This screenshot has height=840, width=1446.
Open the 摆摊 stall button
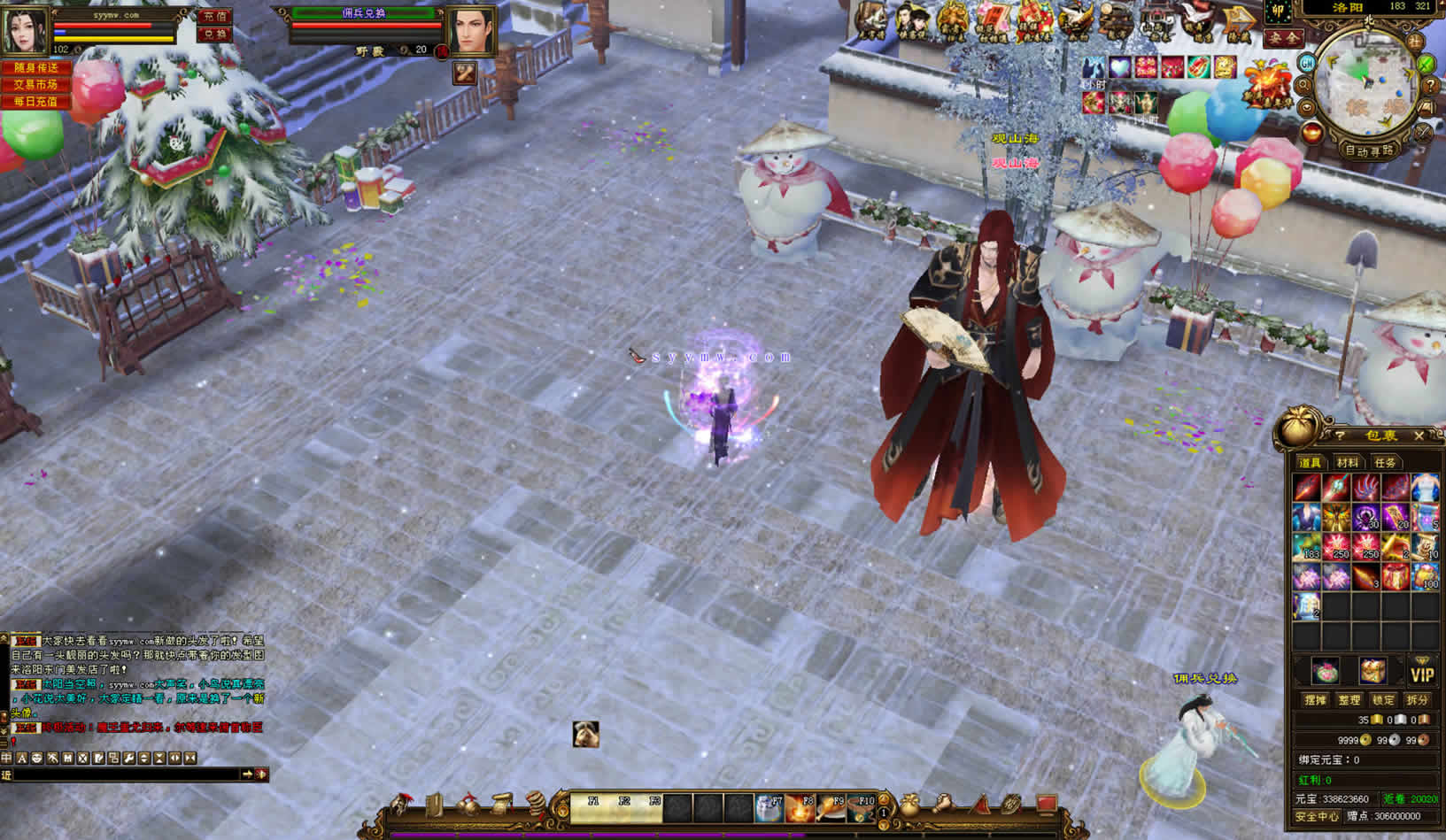click(x=1316, y=700)
